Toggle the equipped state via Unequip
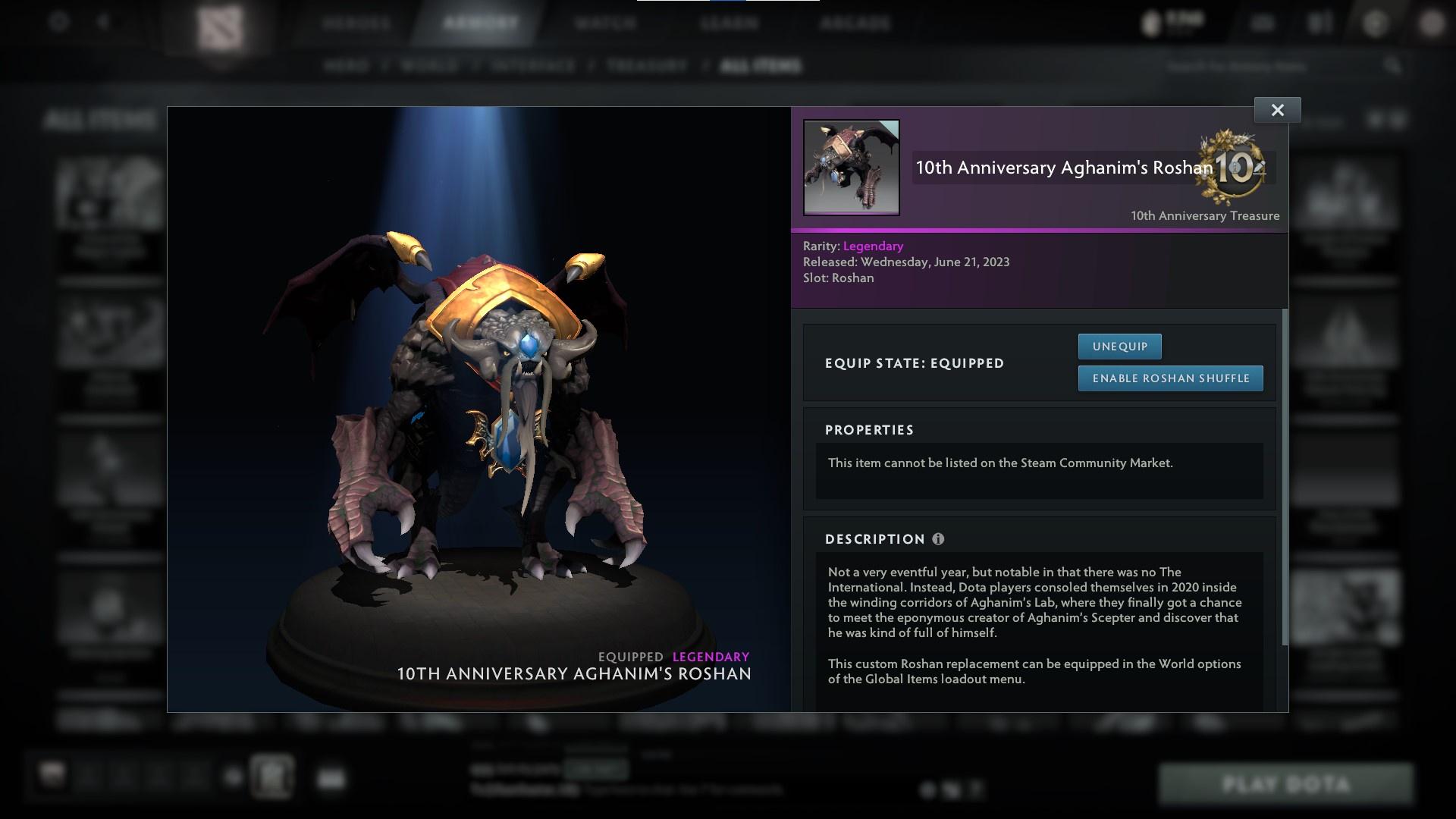Screen dimensions: 1456x819 pyautogui.click(x=1120, y=346)
